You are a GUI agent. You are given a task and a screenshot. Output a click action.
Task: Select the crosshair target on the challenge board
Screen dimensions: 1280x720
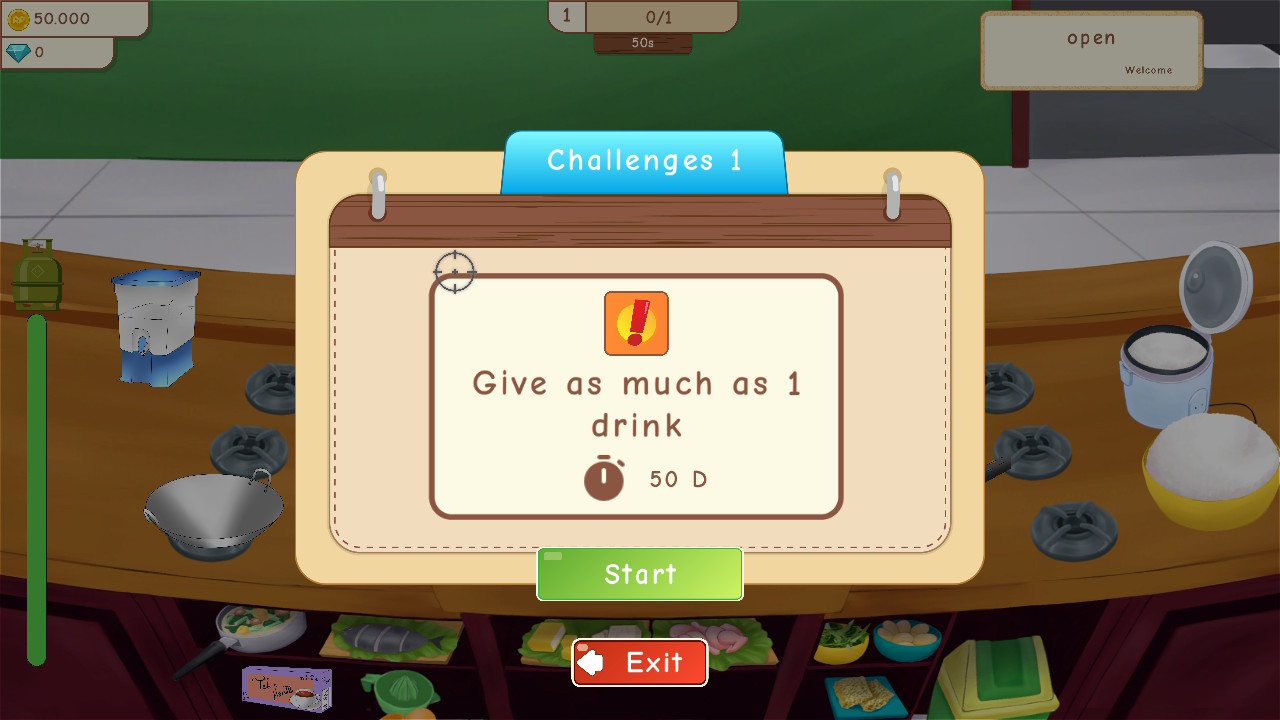[x=456, y=271]
